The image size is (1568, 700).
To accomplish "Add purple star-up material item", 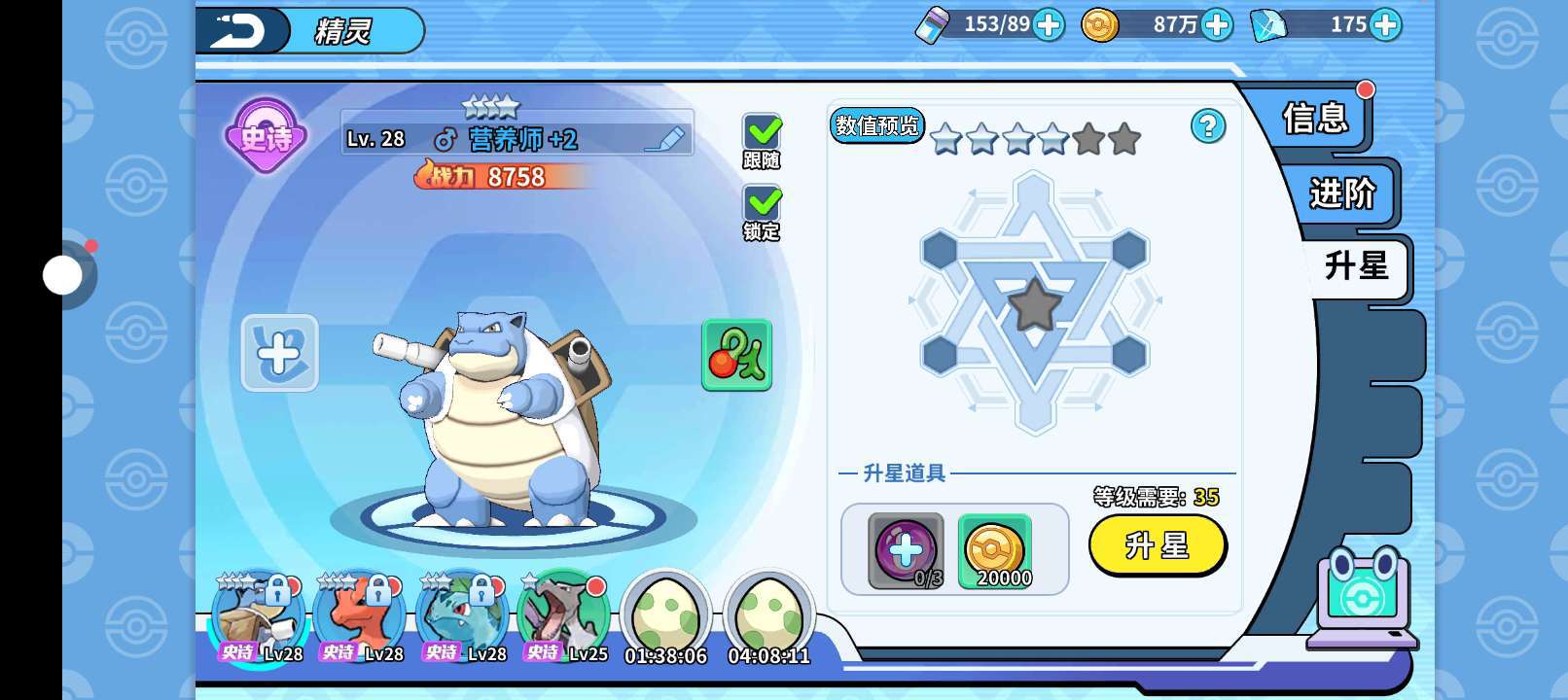I will click(x=906, y=550).
